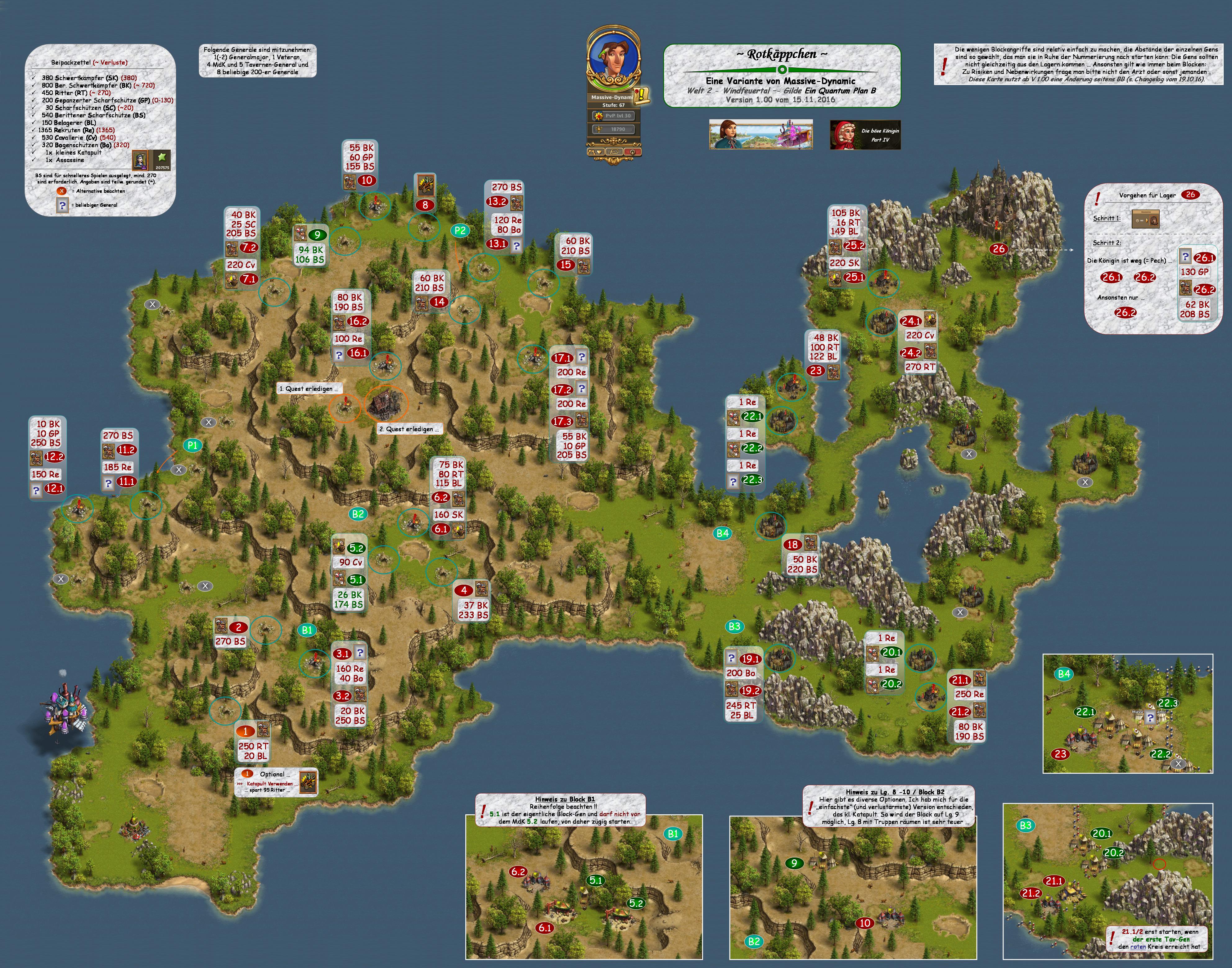Click the chat bubbles button under avatar
The height and width of the screenshot is (968, 1232).
click(614, 151)
